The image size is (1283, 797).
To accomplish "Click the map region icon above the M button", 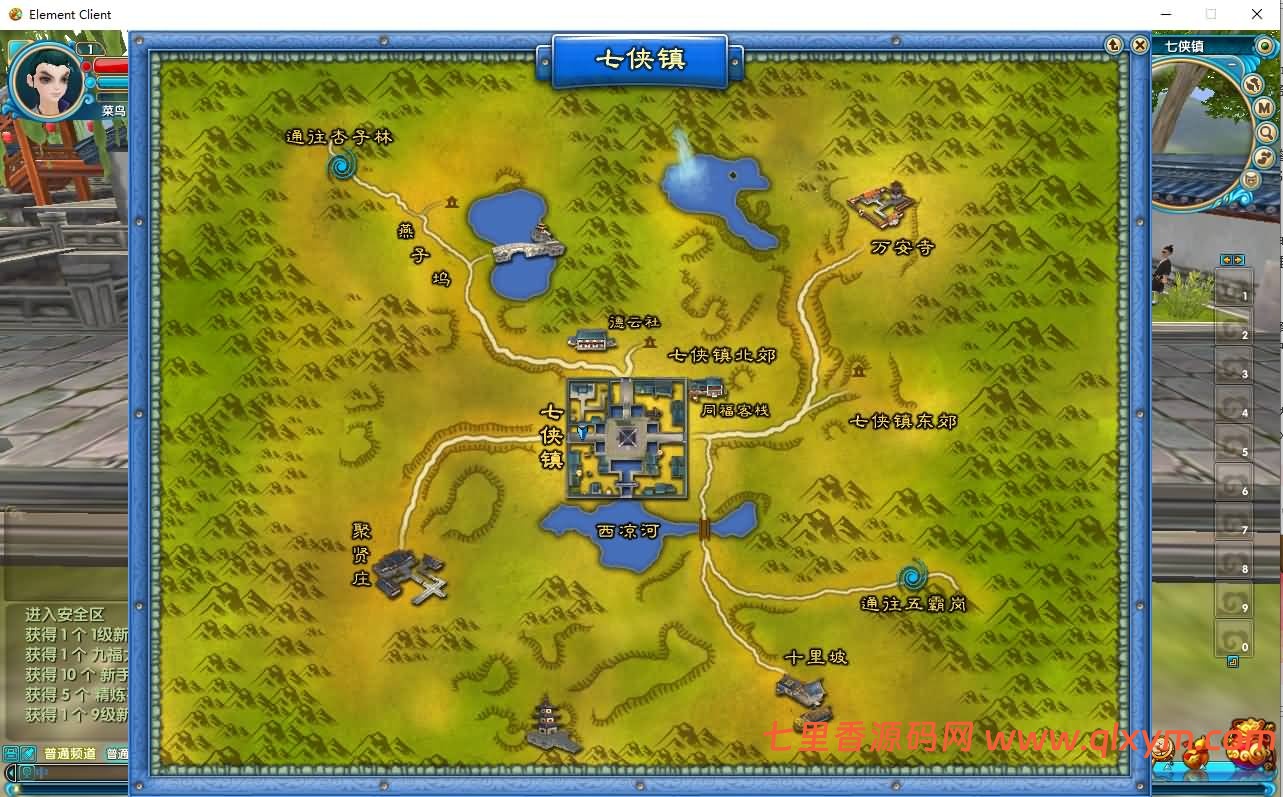I will click(x=1254, y=85).
